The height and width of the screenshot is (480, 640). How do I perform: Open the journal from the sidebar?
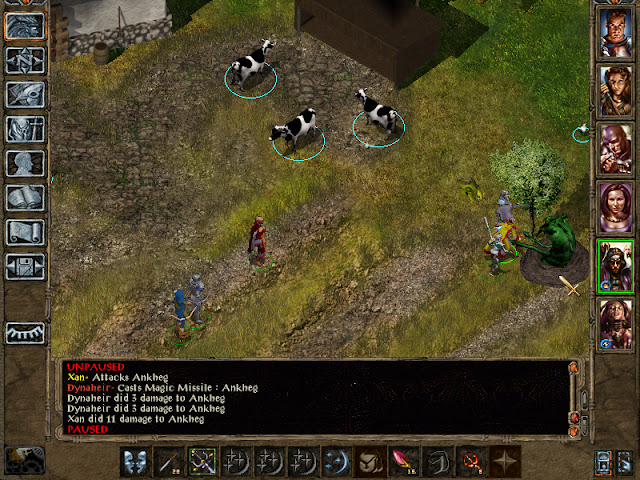pos(26,95)
